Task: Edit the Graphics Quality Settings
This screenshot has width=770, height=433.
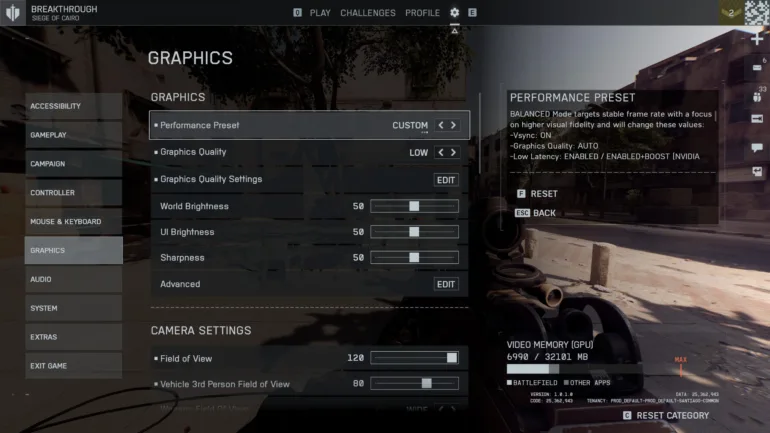Action: [446, 180]
